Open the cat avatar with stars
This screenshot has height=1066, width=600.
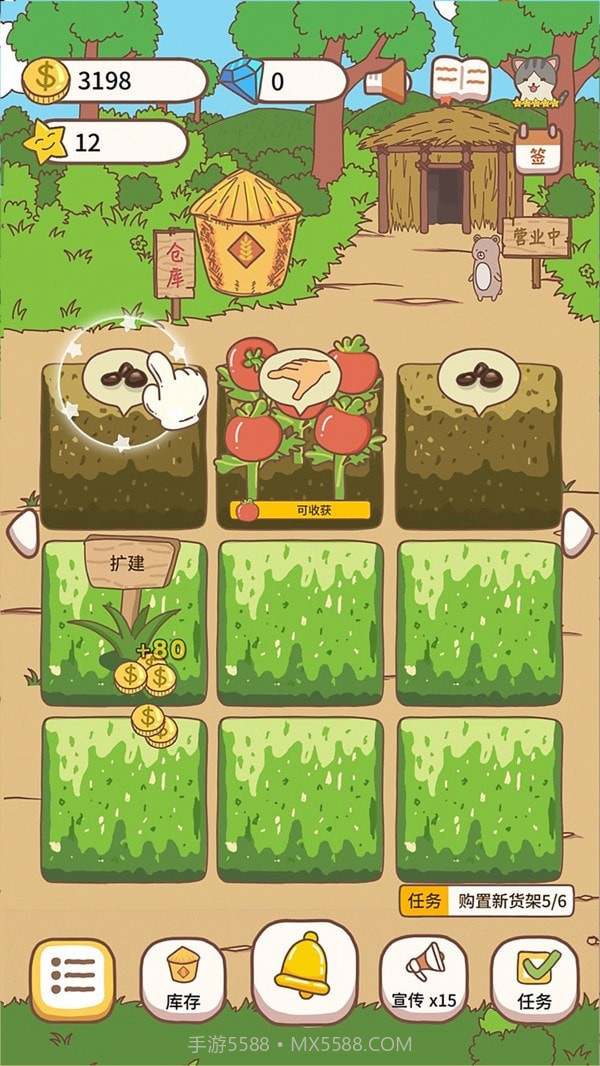[x=539, y=80]
